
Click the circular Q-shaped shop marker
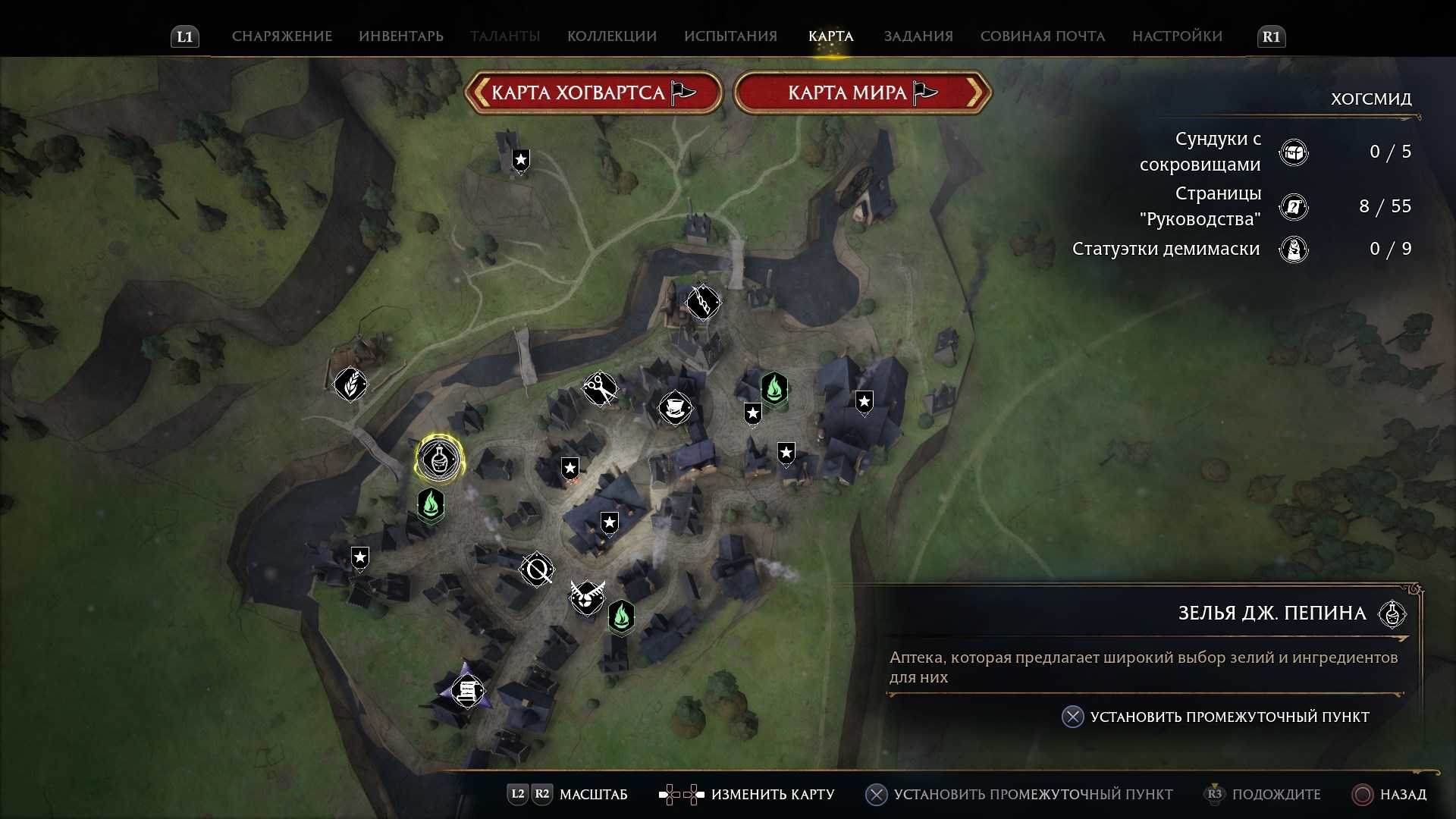pyautogui.click(x=537, y=569)
